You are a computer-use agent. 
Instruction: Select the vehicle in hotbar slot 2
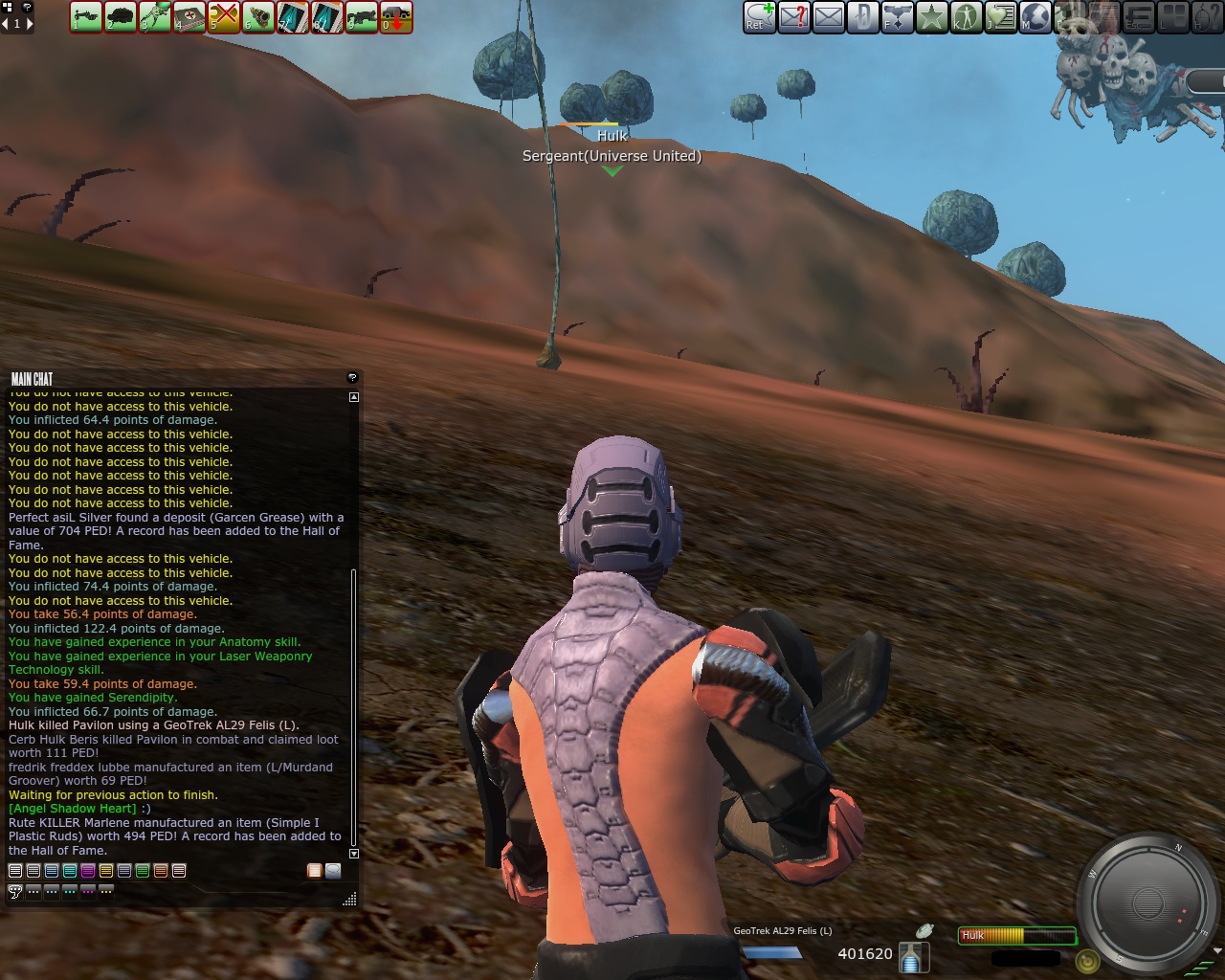click(121, 16)
